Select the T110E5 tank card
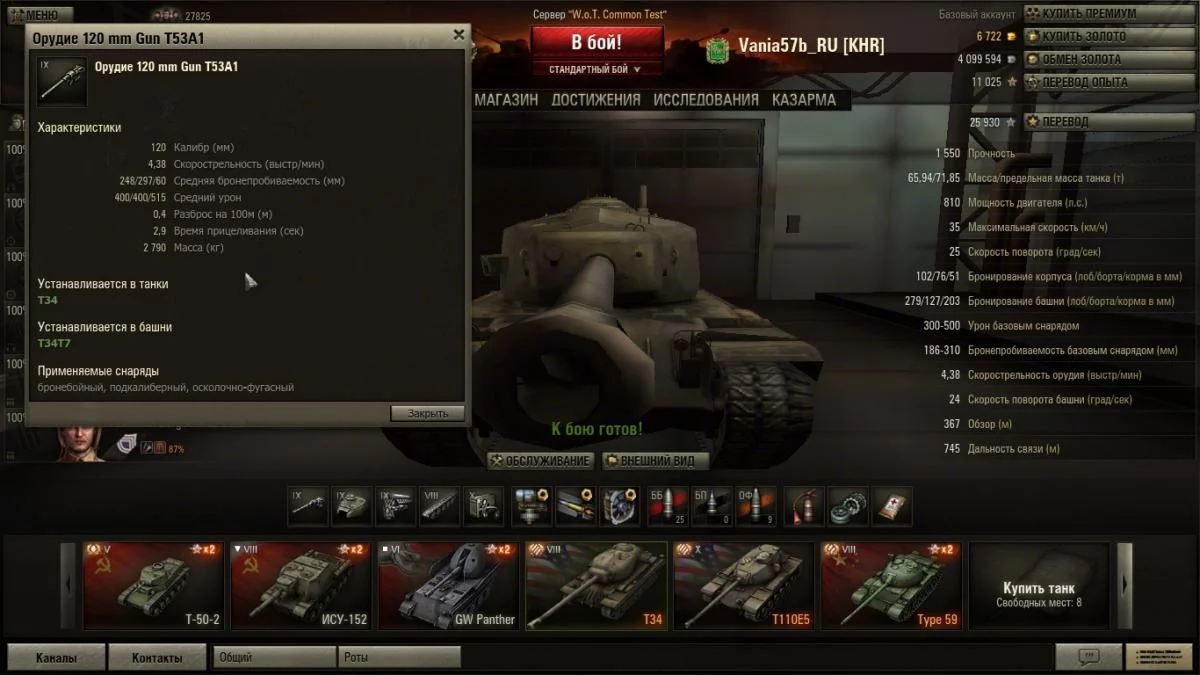This screenshot has width=1200, height=675. [x=744, y=587]
